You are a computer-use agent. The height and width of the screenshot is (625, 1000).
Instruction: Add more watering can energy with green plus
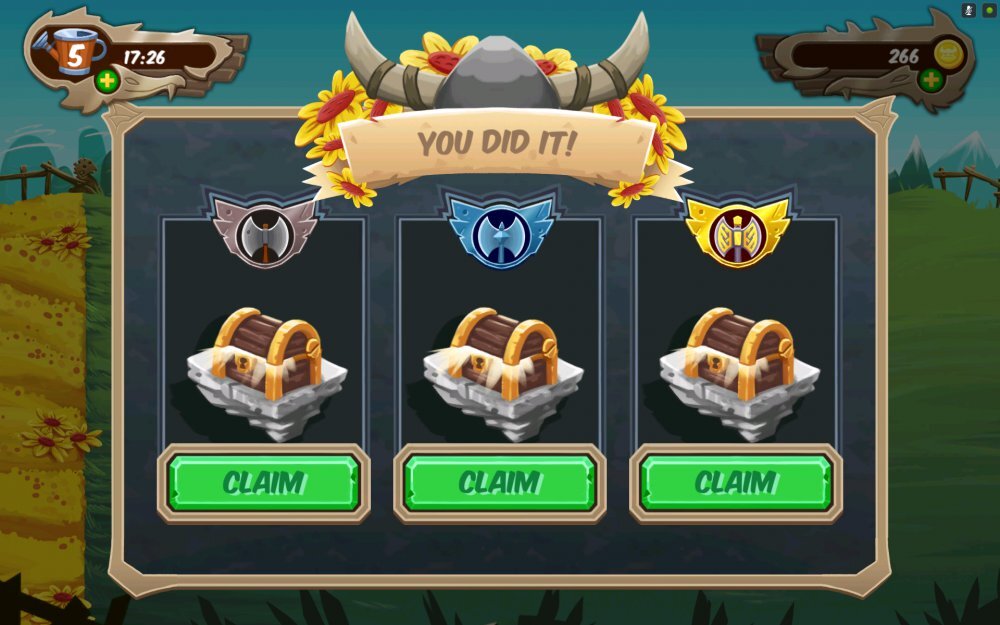click(107, 80)
